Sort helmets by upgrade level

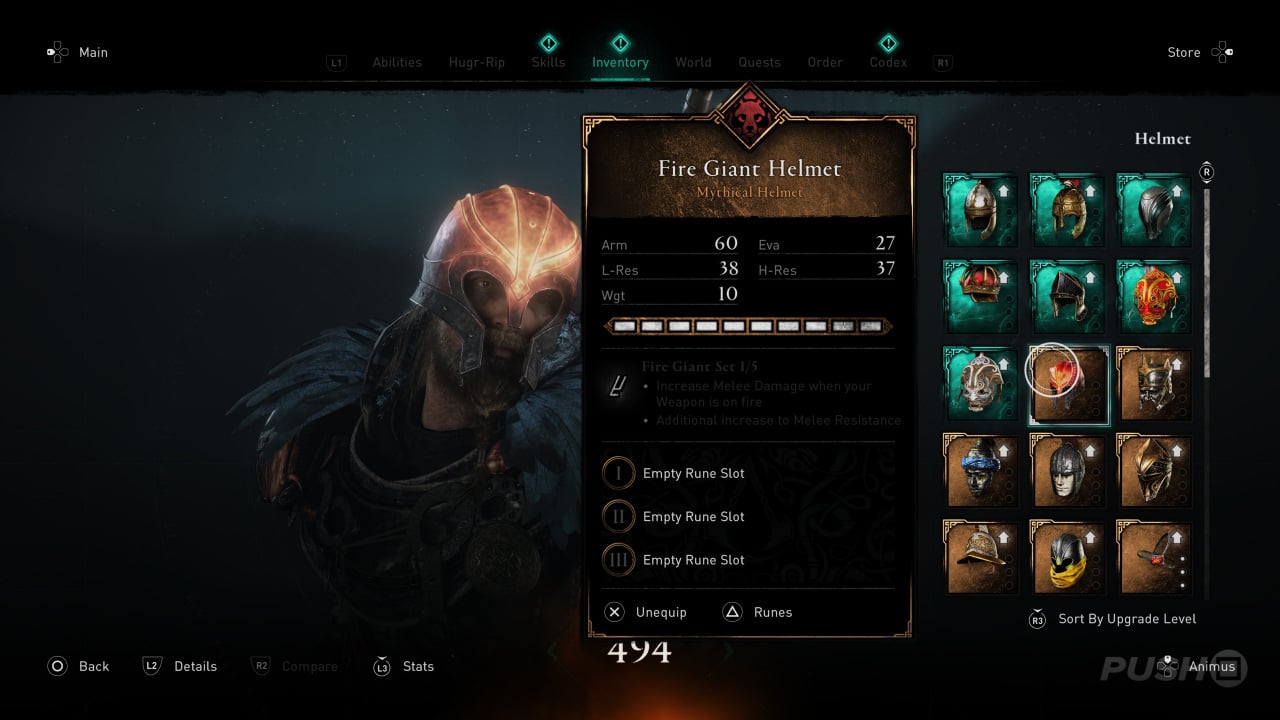click(1126, 619)
